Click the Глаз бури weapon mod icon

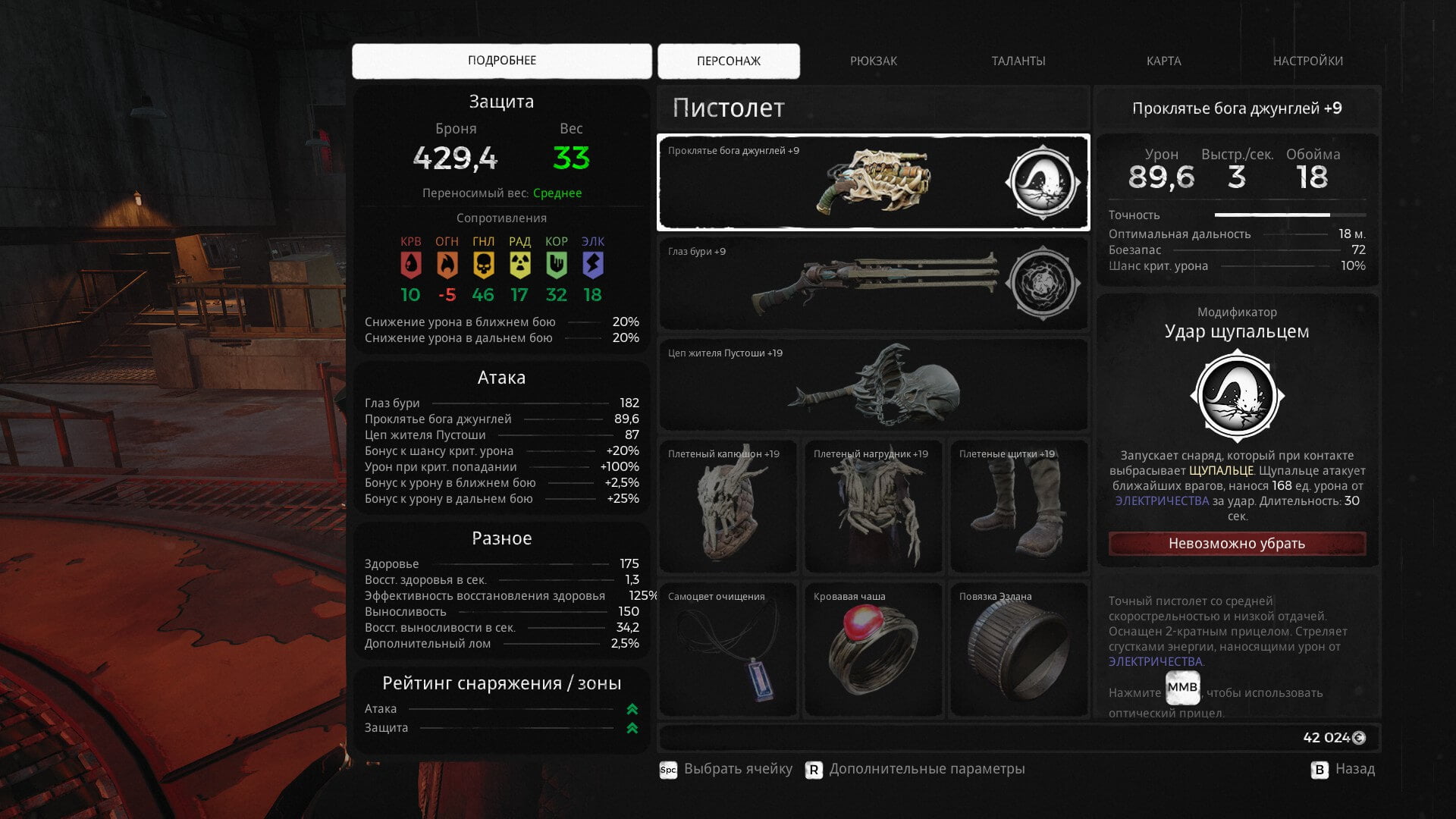(1043, 283)
